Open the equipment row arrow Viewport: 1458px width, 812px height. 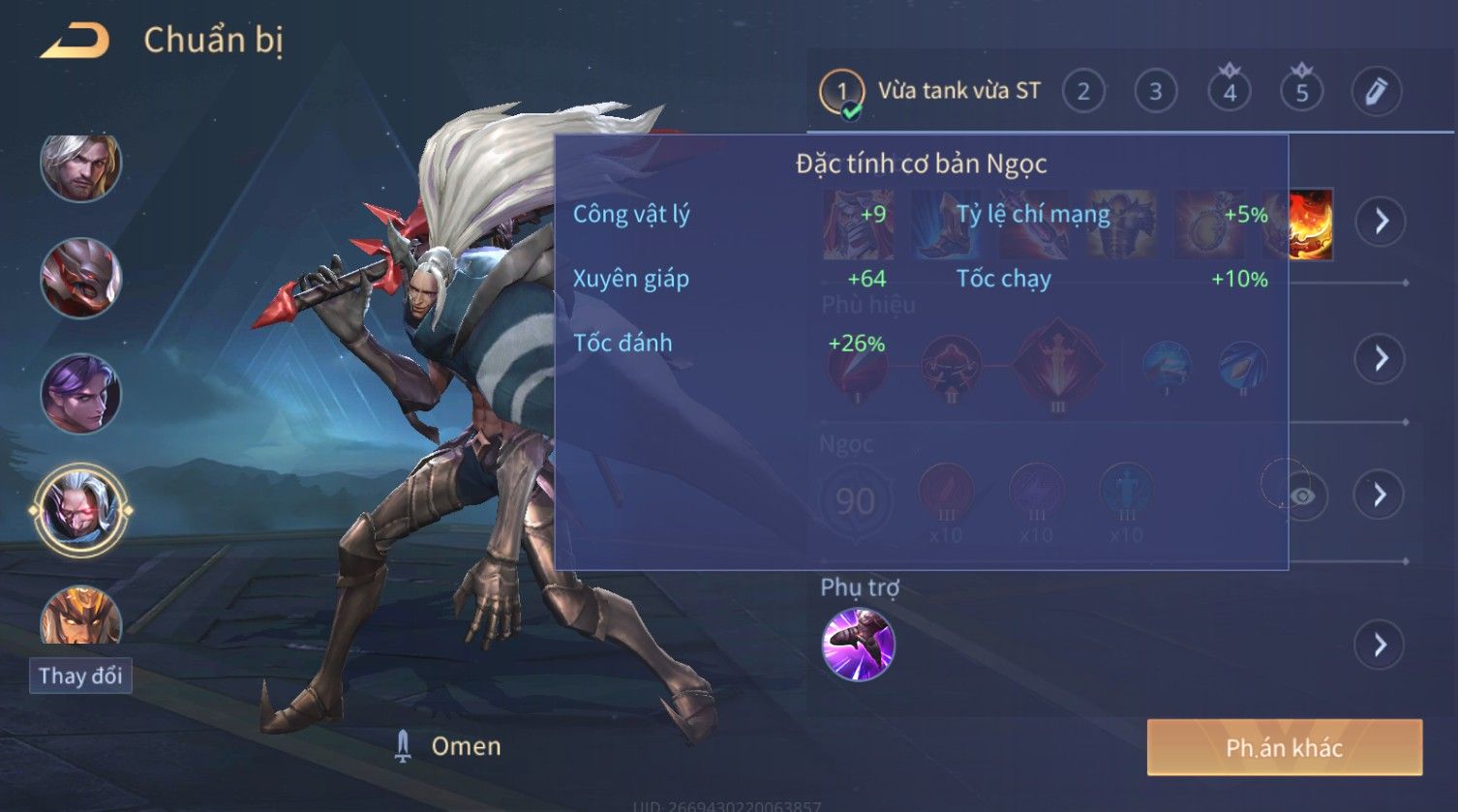1381,222
